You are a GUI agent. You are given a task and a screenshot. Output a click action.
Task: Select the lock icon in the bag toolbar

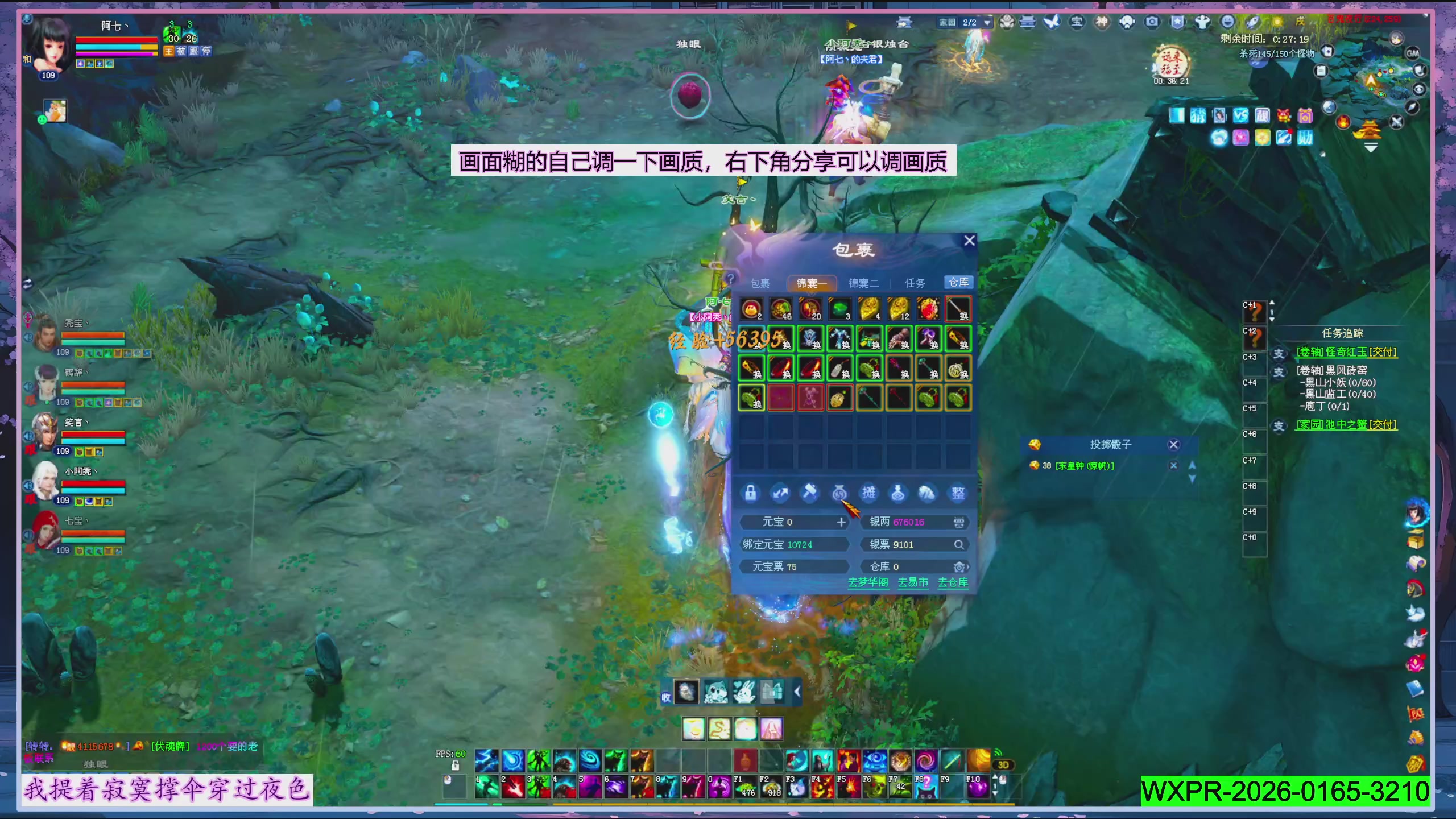(x=751, y=493)
